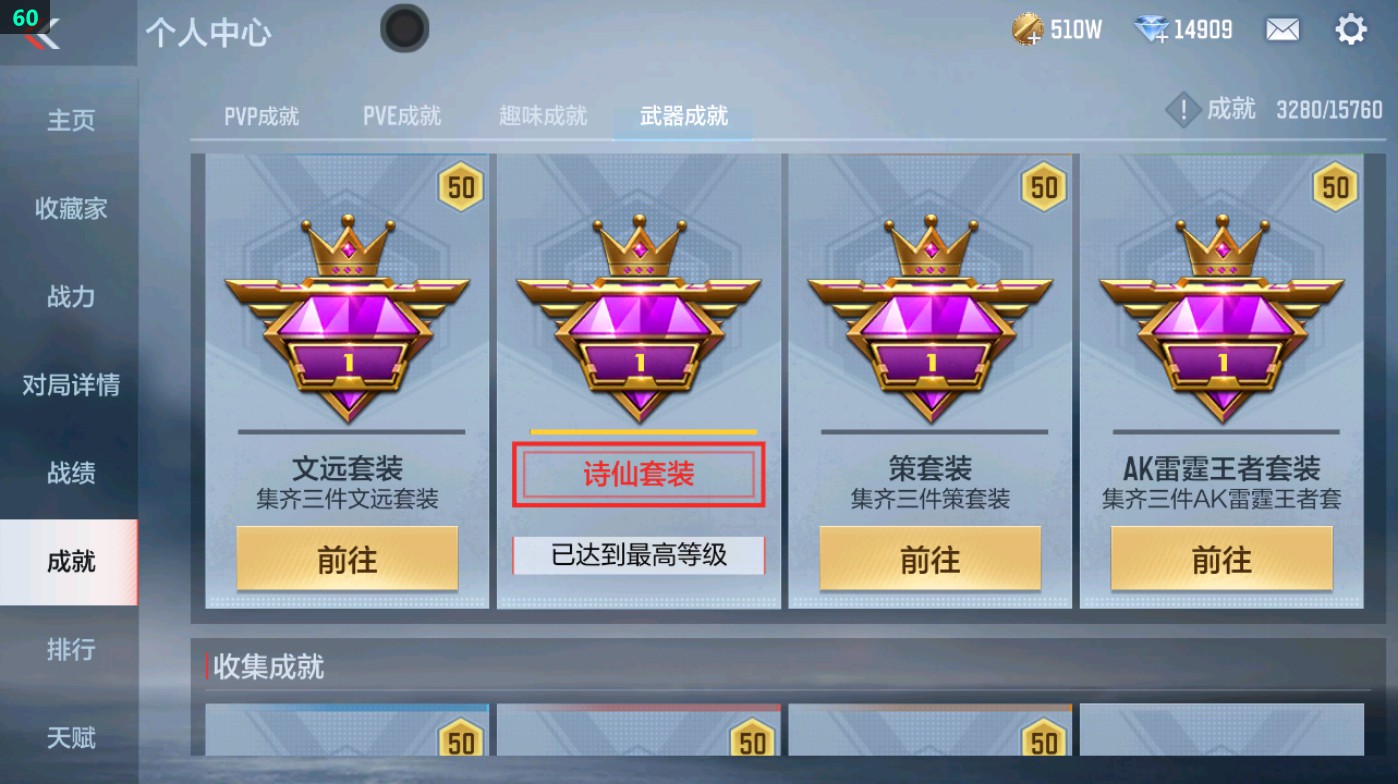
Task: Select 排行 in the left menu
Action: [70, 650]
